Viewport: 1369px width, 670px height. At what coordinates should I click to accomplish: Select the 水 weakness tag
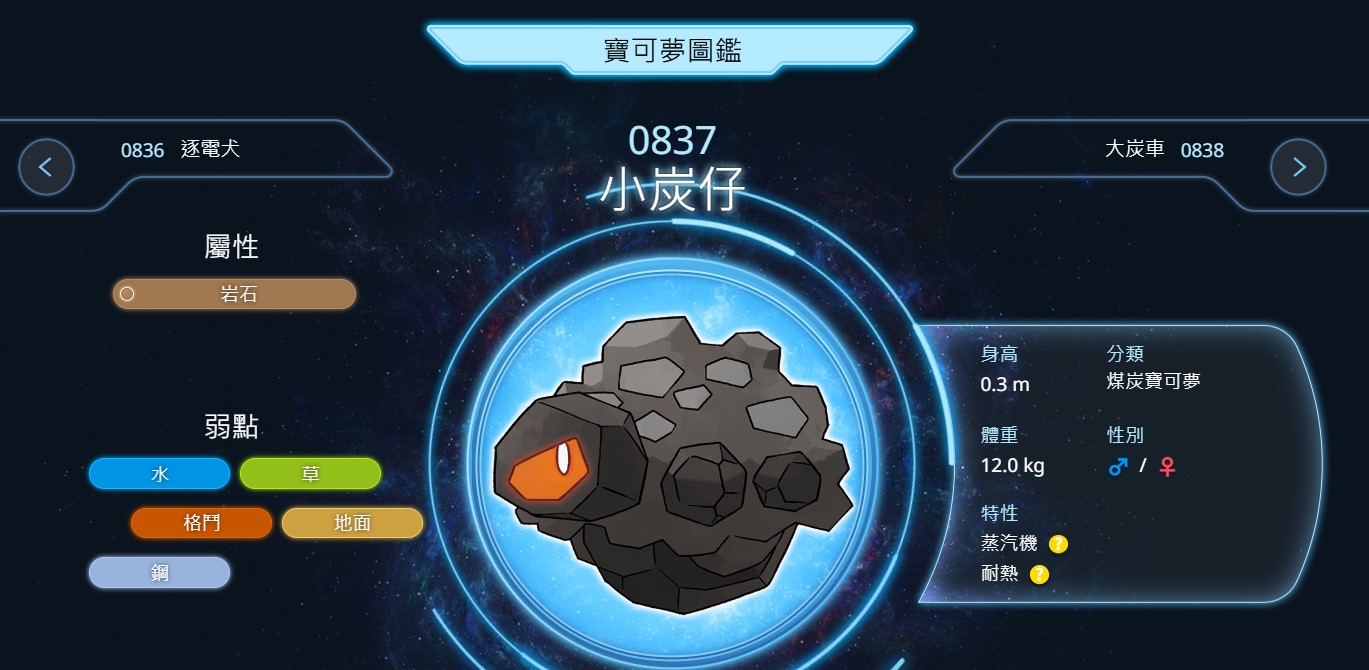click(159, 474)
